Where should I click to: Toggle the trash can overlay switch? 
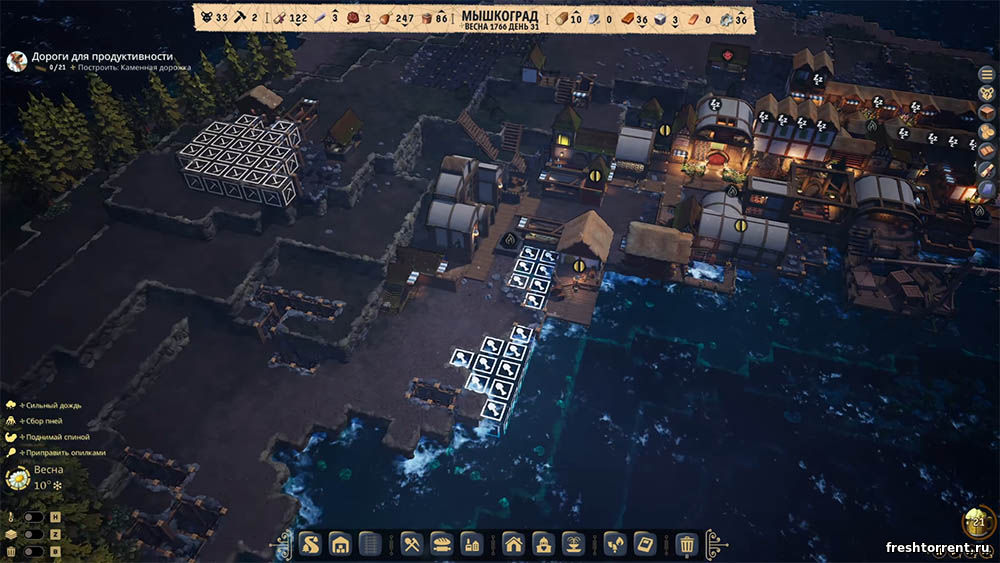click(x=32, y=551)
